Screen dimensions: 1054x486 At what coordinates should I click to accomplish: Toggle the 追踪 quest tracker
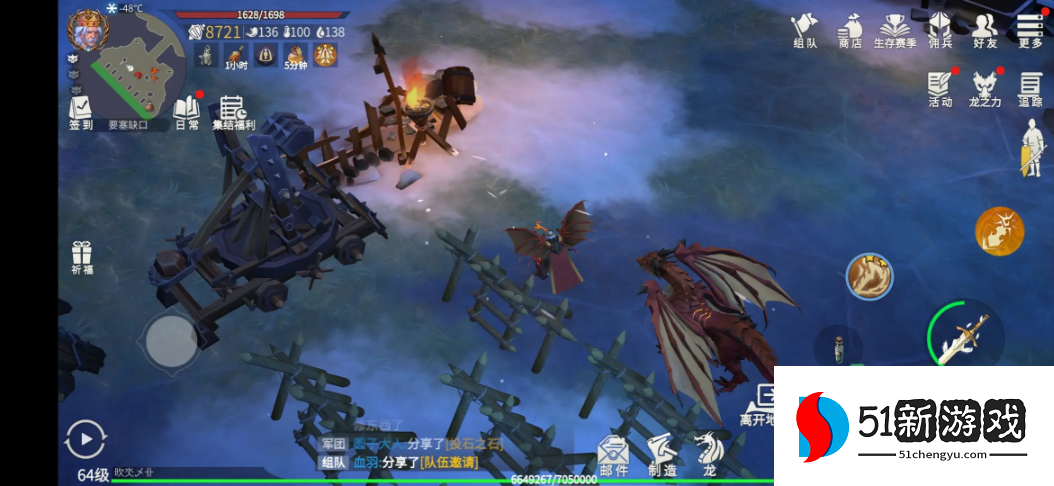(1030, 89)
